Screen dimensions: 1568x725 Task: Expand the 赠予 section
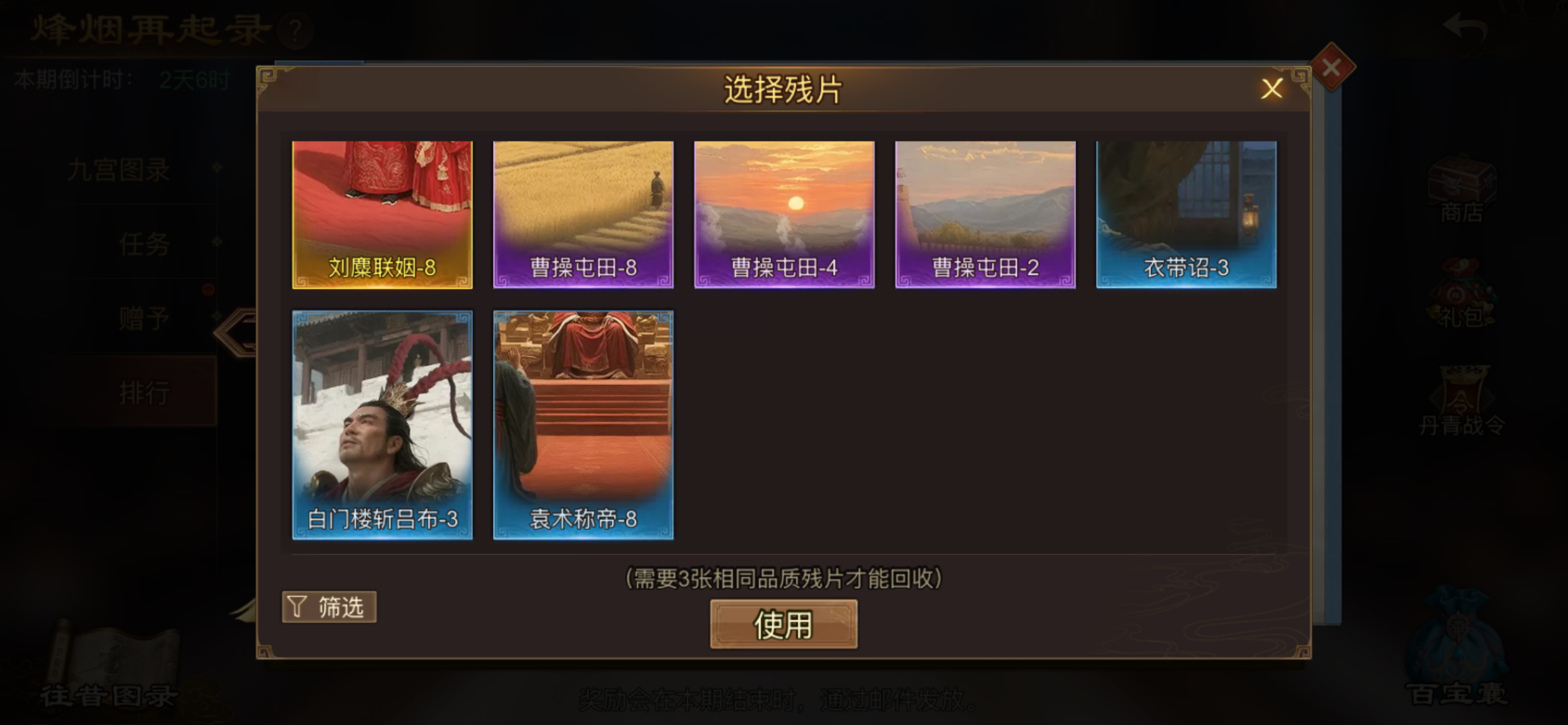coord(142,317)
